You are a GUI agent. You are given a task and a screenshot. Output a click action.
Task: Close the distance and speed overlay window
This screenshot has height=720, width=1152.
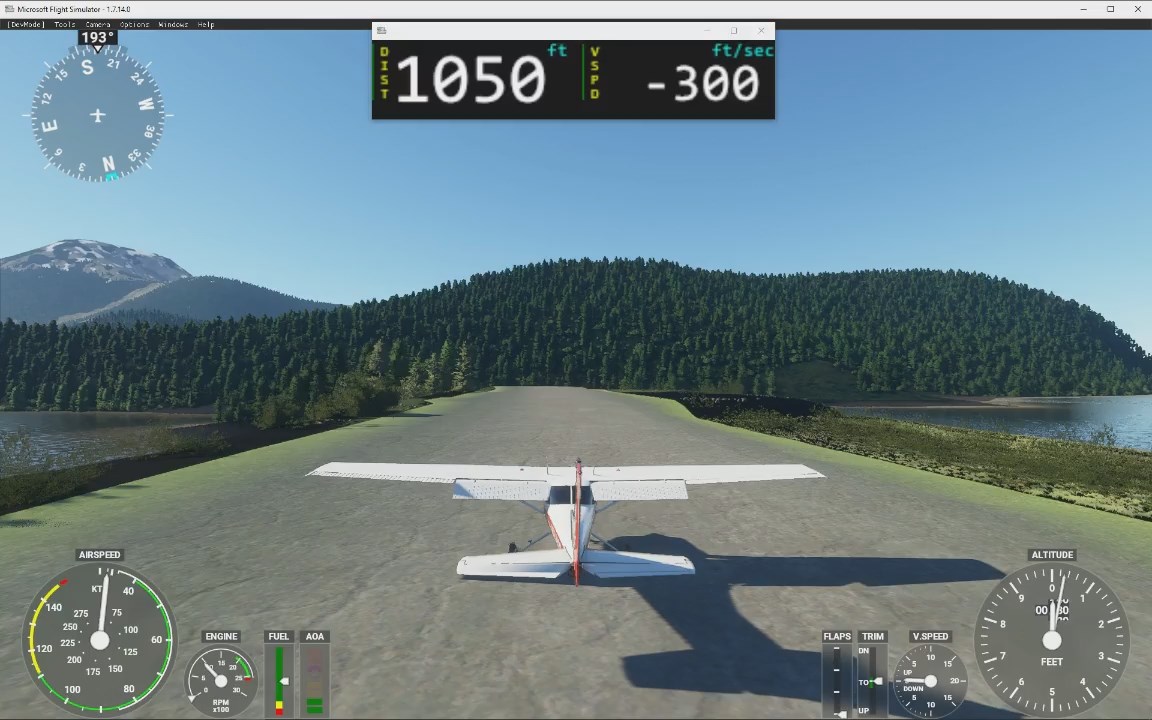pos(761,31)
